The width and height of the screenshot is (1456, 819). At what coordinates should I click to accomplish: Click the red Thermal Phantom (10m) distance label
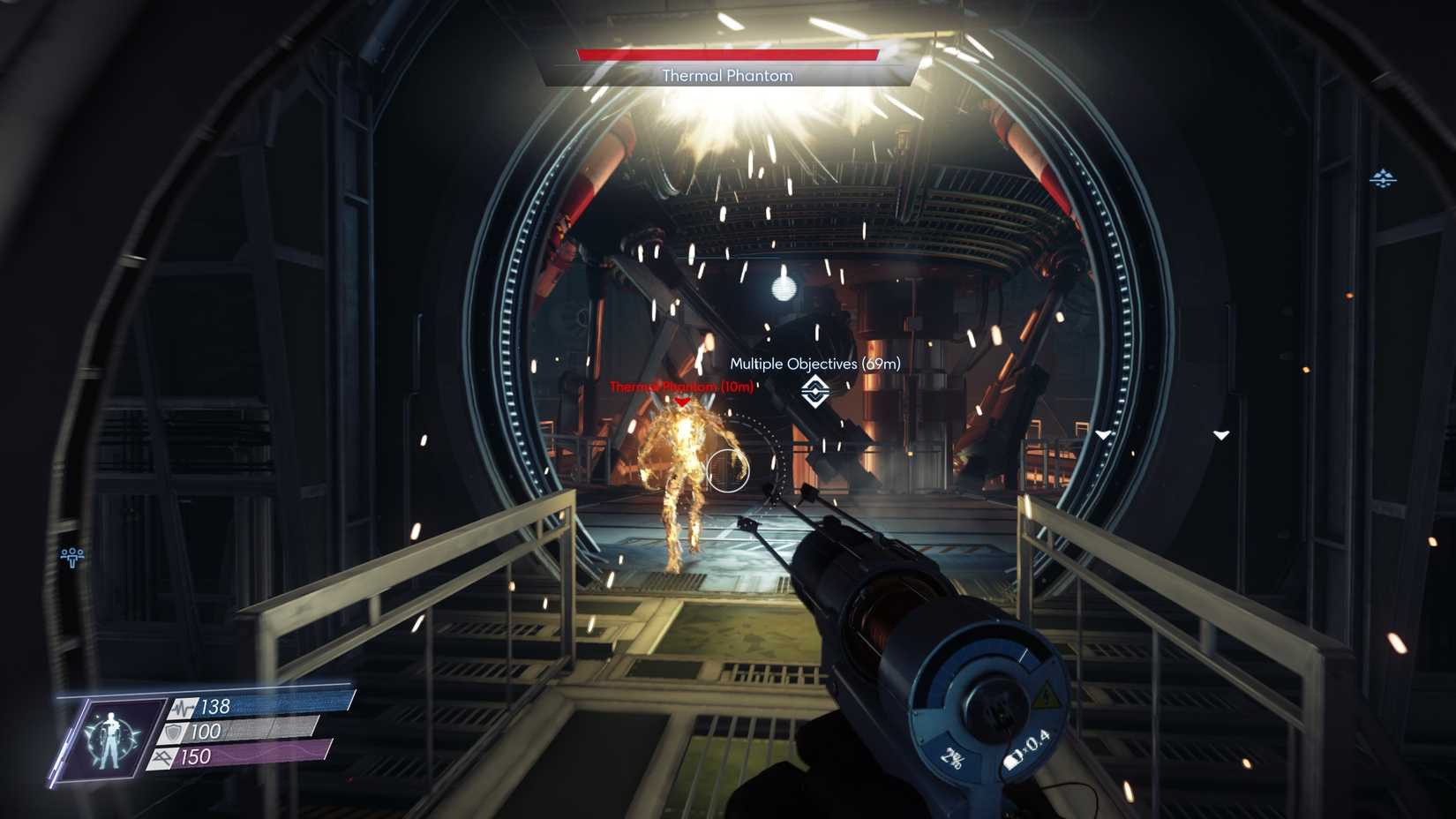679,386
